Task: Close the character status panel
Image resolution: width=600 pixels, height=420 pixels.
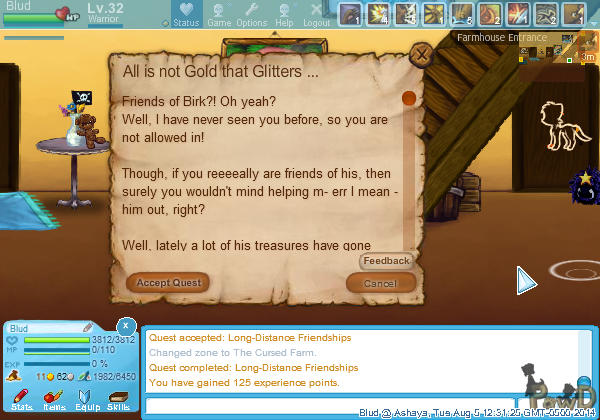Action: 125,326
